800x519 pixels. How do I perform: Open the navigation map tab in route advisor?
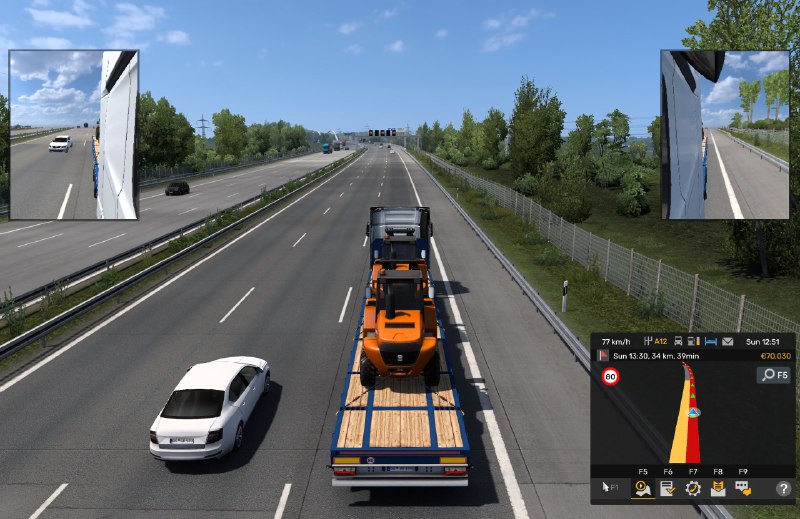[642, 488]
